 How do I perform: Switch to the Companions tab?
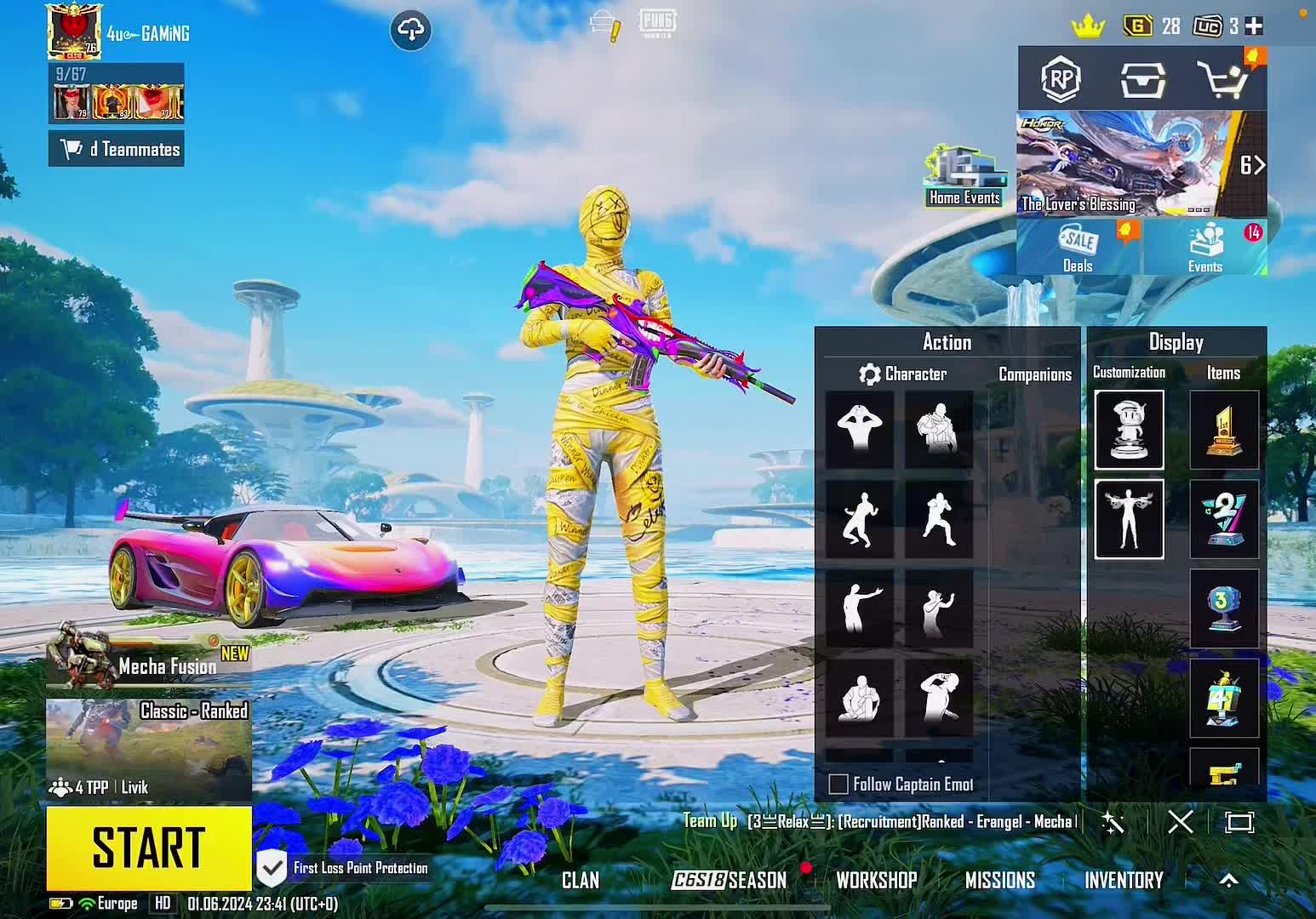pyautogui.click(x=1034, y=374)
